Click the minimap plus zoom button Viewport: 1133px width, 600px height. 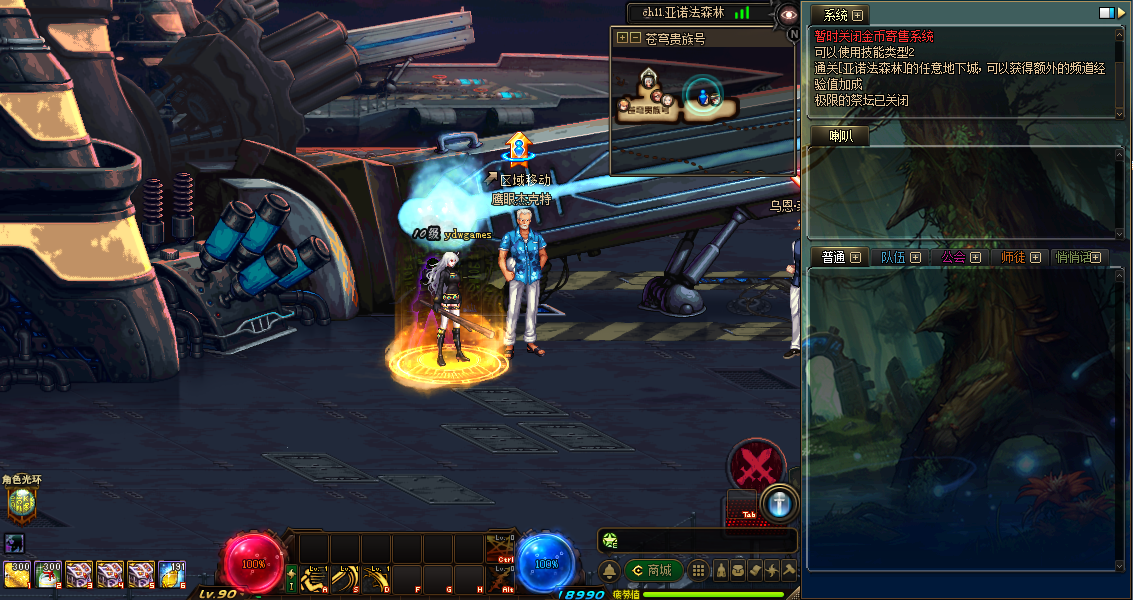622,38
